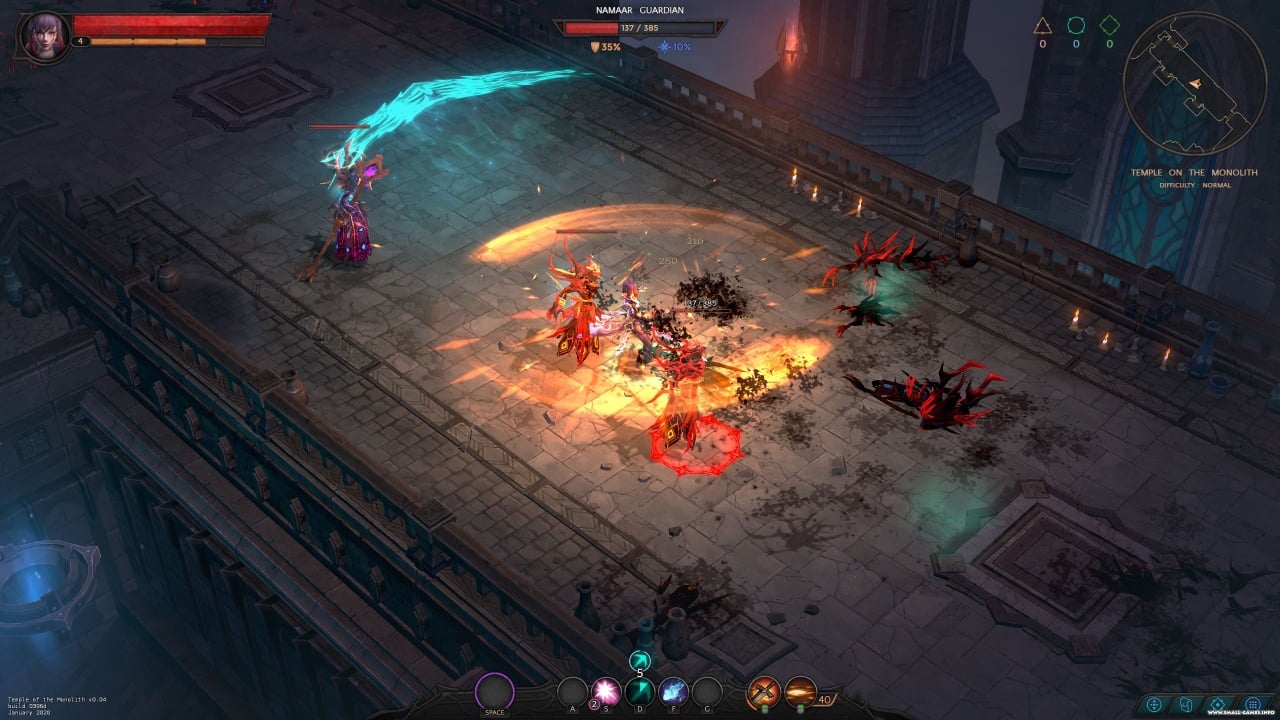Screen dimensions: 1280x720
Task: Use the teal arrow skill in the hotbar
Action: 640,691
